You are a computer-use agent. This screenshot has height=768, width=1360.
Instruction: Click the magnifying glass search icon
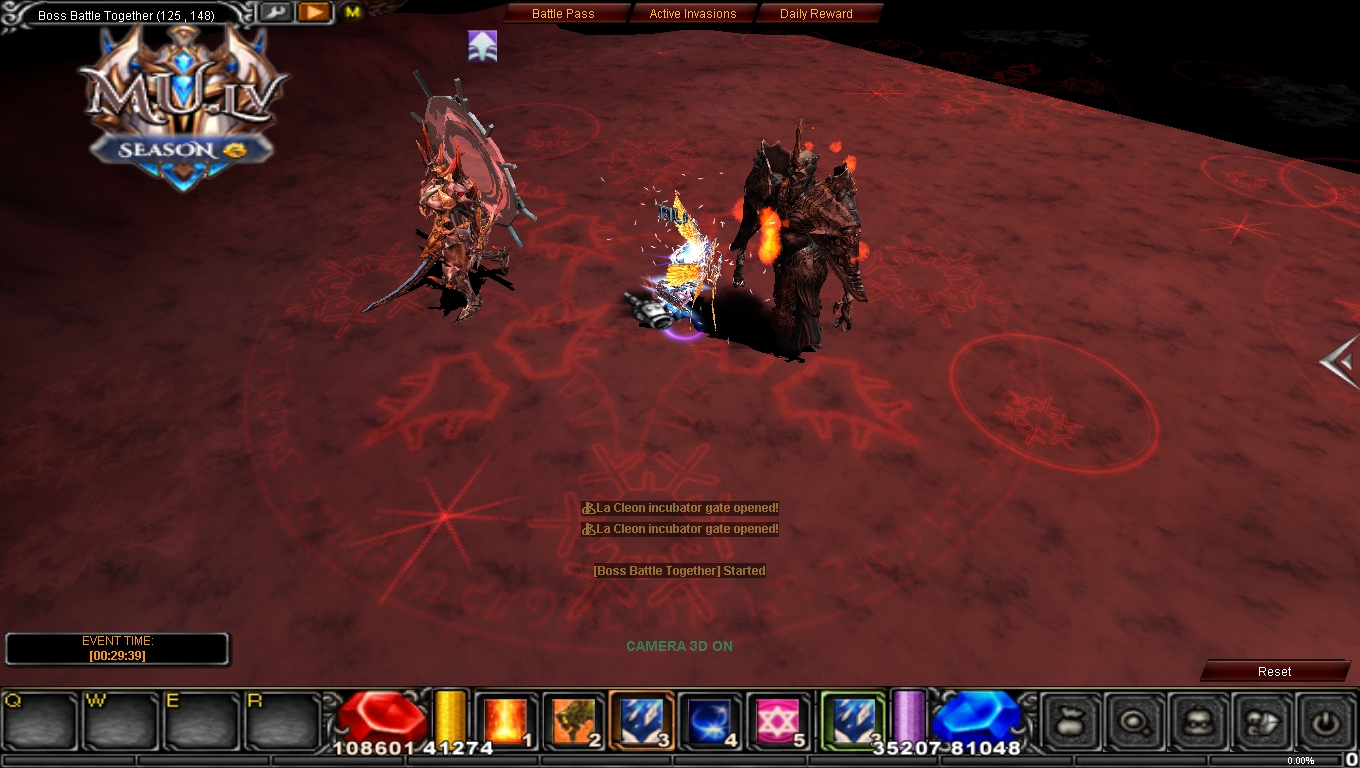[1134, 719]
